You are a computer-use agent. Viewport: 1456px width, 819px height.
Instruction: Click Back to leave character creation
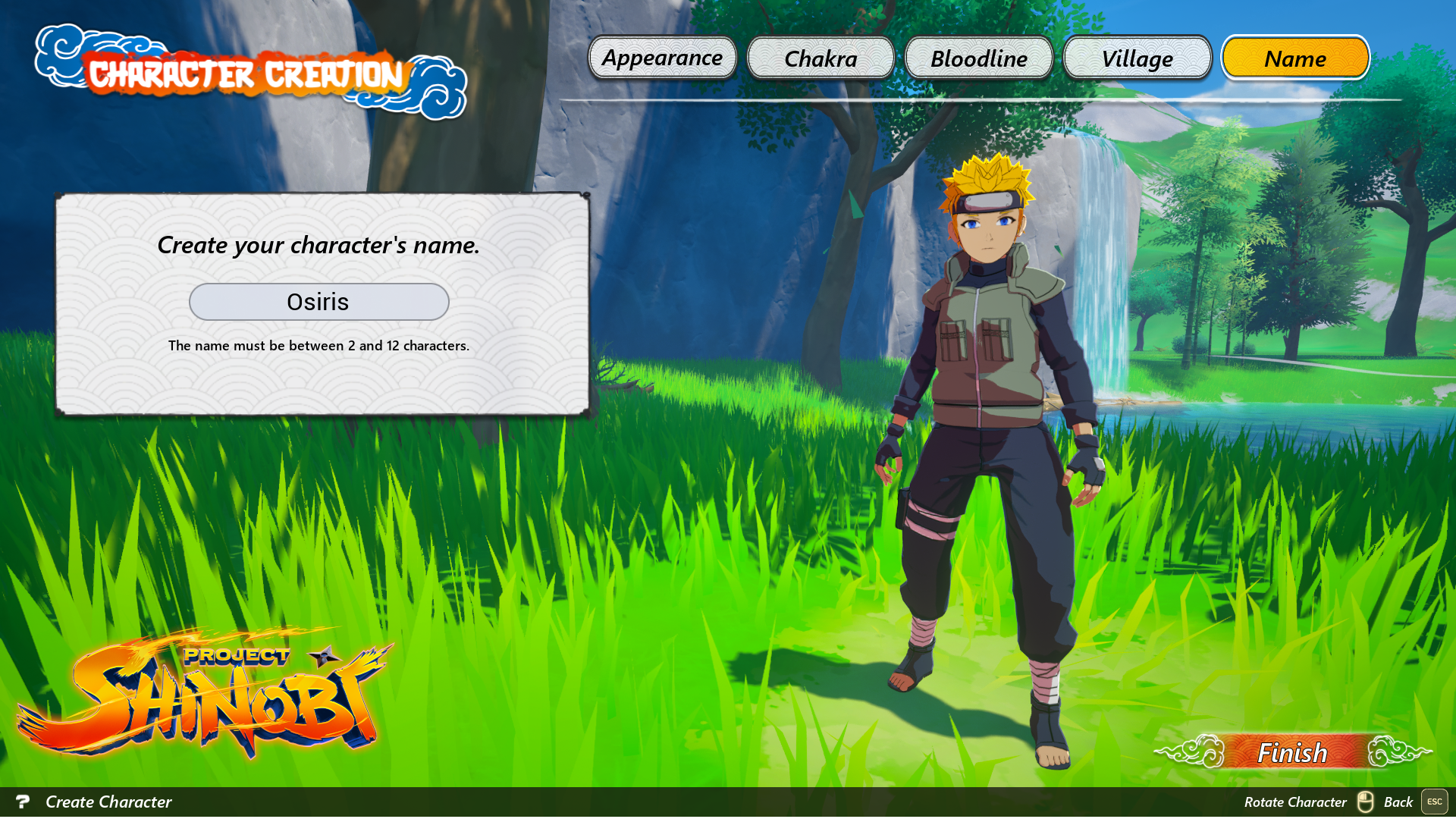pyautogui.click(x=1399, y=802)
